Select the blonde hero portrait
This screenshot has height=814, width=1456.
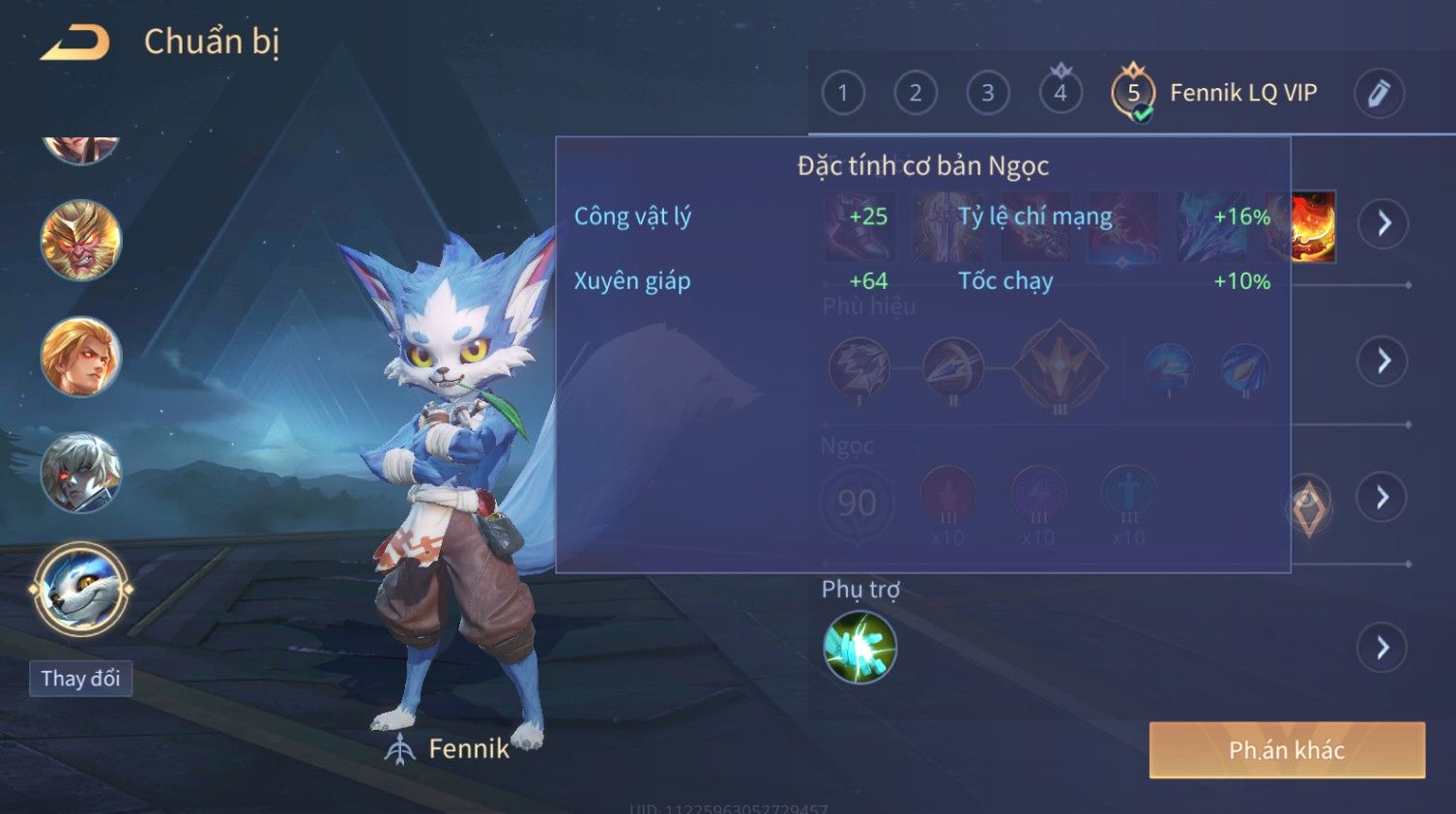pos(80,357)
